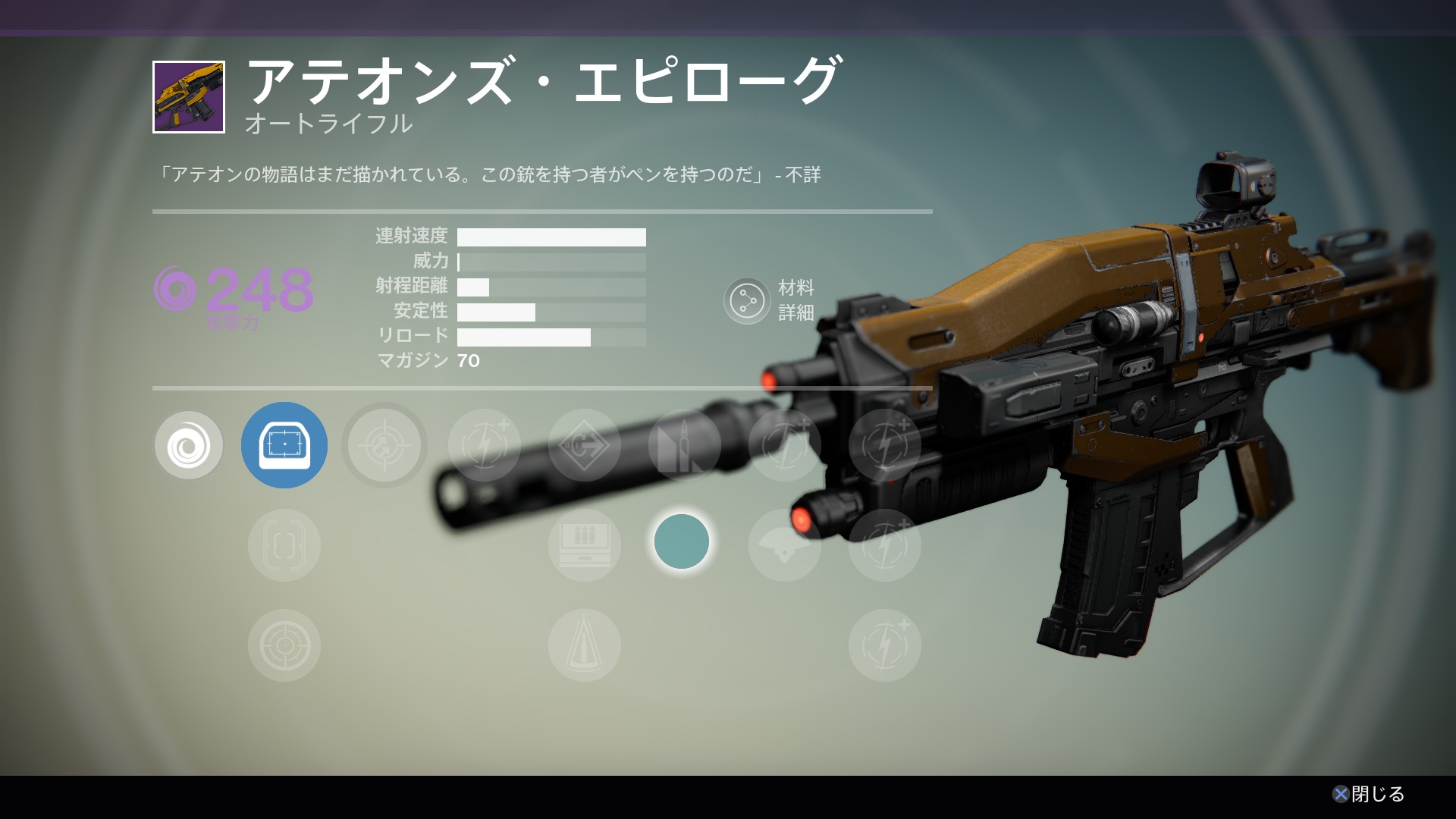Choose the circular reticle sight perk
Viewport: 1456px width, 819px height.
[284, 645]
